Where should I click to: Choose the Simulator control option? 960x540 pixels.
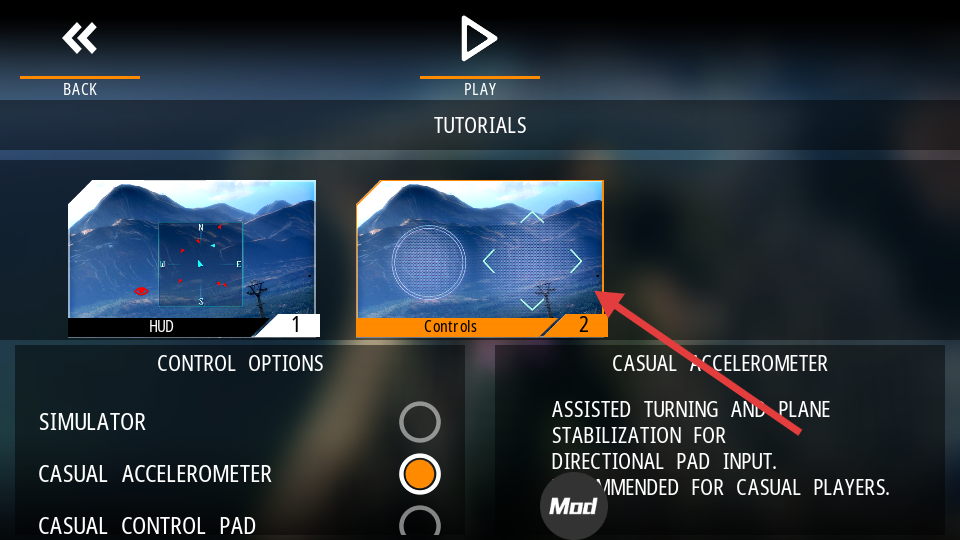(420, 422)
